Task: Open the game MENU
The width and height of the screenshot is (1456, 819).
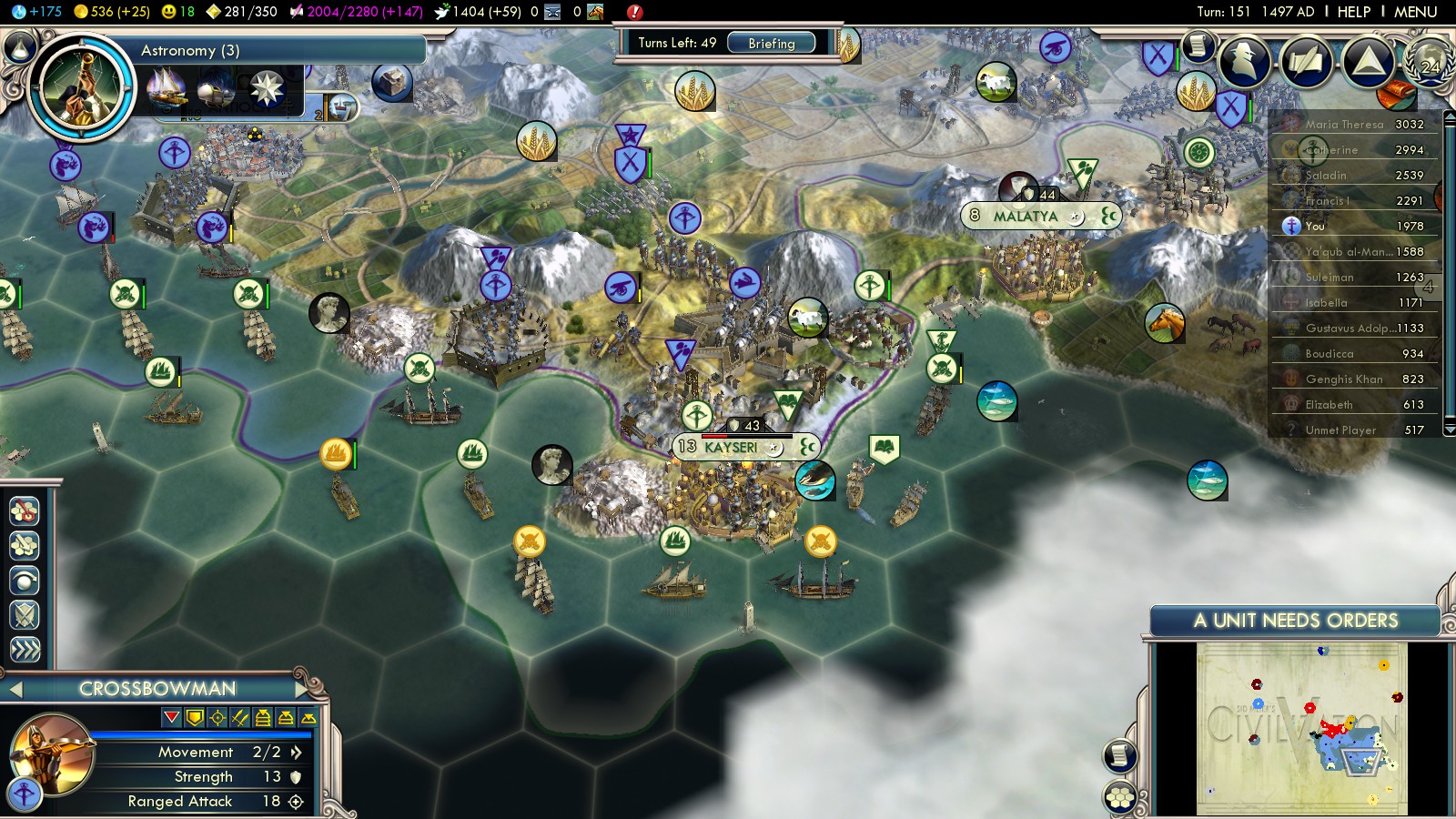Action: [x=1415, y=12]
